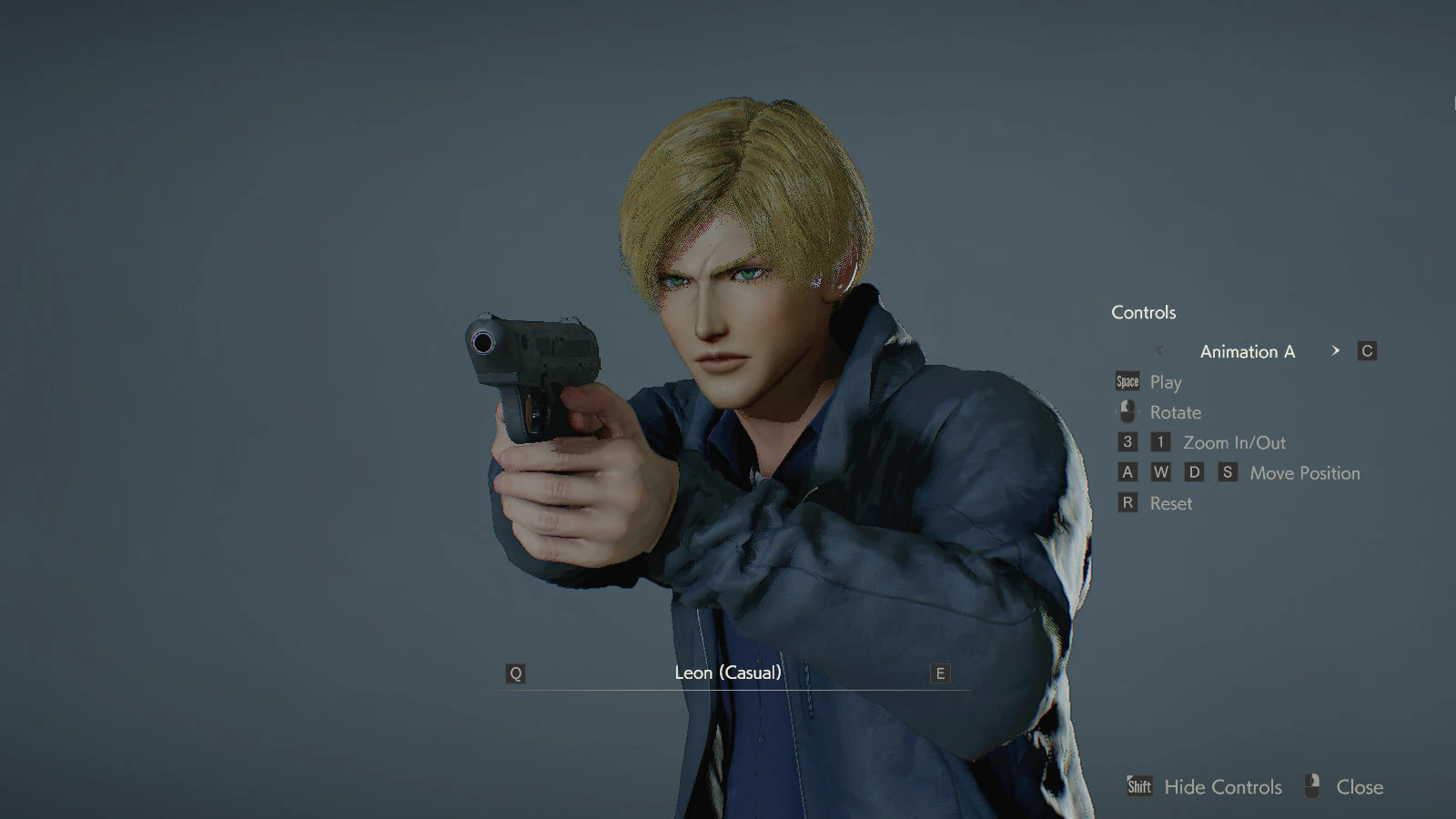Close the model viewer

point(1359,787)
